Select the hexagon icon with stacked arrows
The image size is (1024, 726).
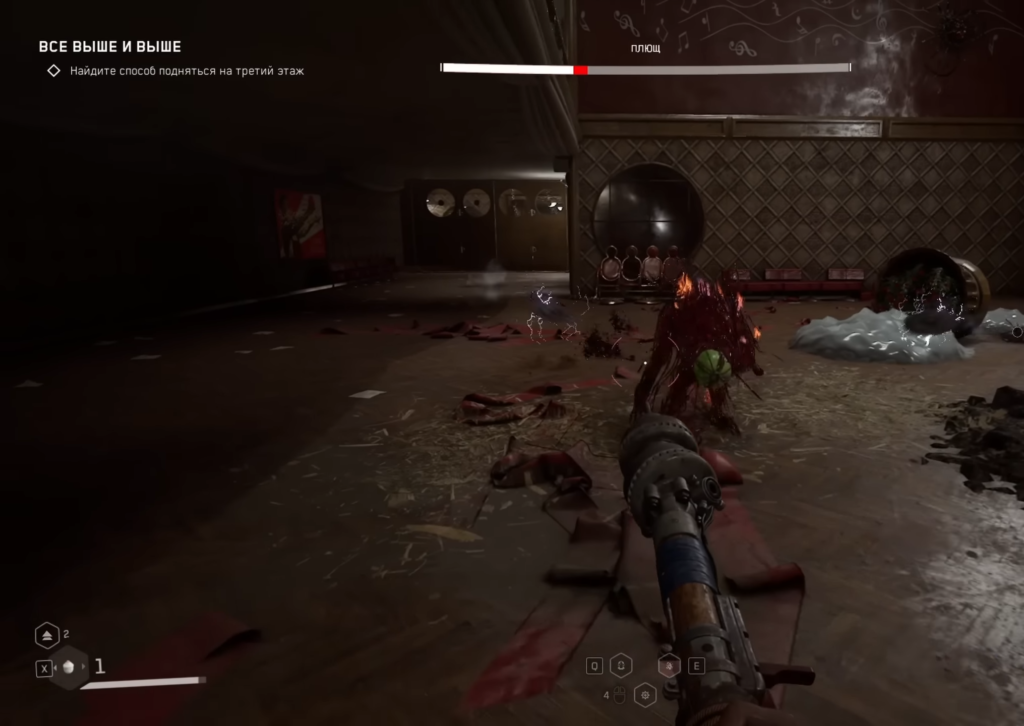[47, 636]
